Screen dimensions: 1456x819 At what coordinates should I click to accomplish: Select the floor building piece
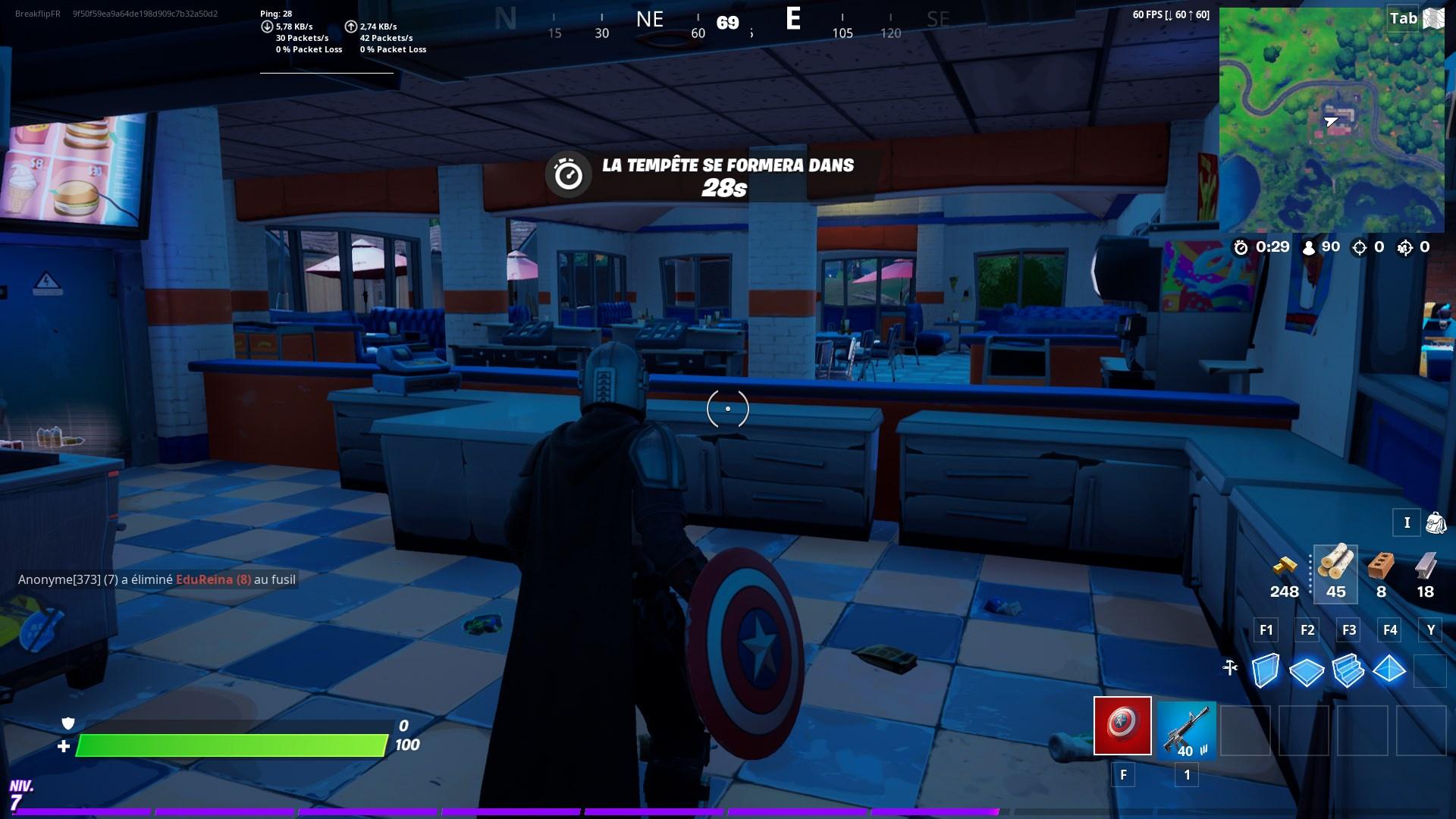click(x=1306, y=670)
